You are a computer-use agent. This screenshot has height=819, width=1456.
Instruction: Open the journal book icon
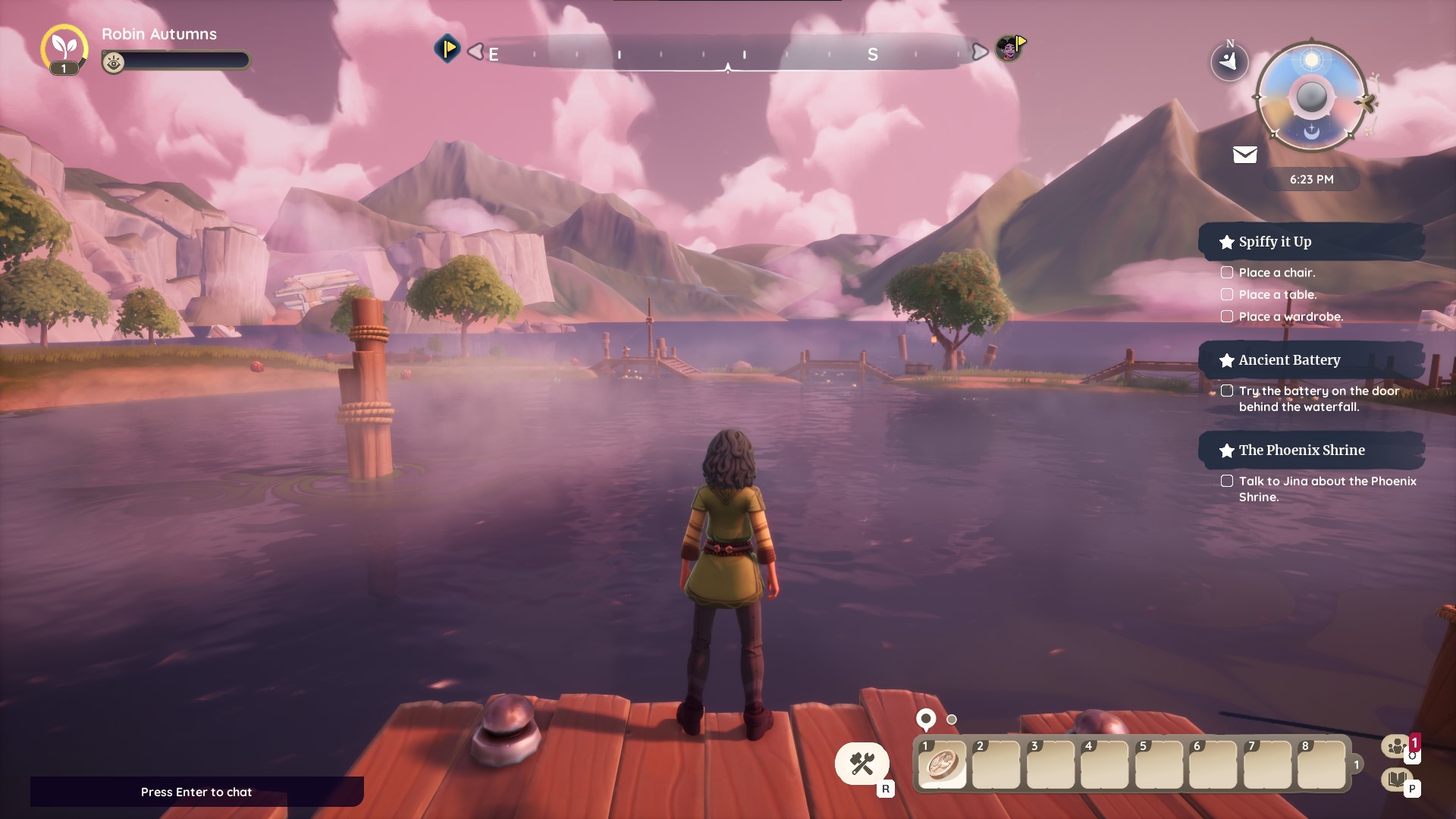pyautogui.click(x=1396, y=779)
